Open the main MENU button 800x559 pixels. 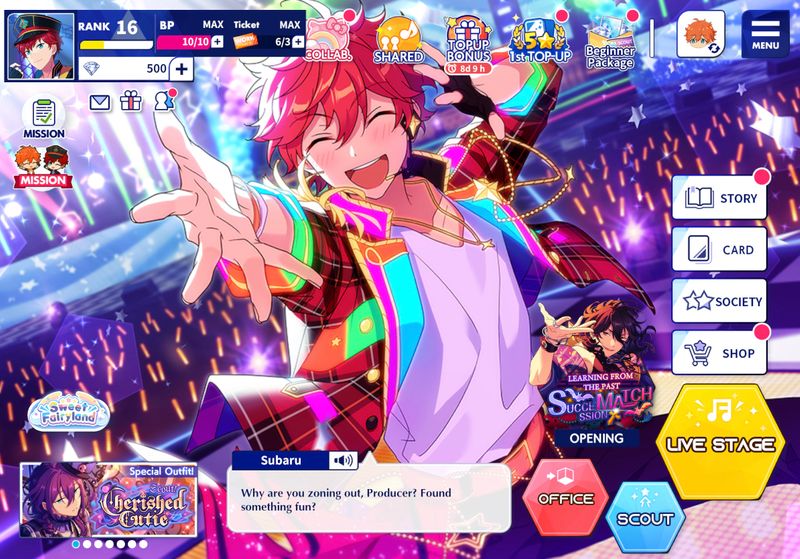tap(765, 35)
